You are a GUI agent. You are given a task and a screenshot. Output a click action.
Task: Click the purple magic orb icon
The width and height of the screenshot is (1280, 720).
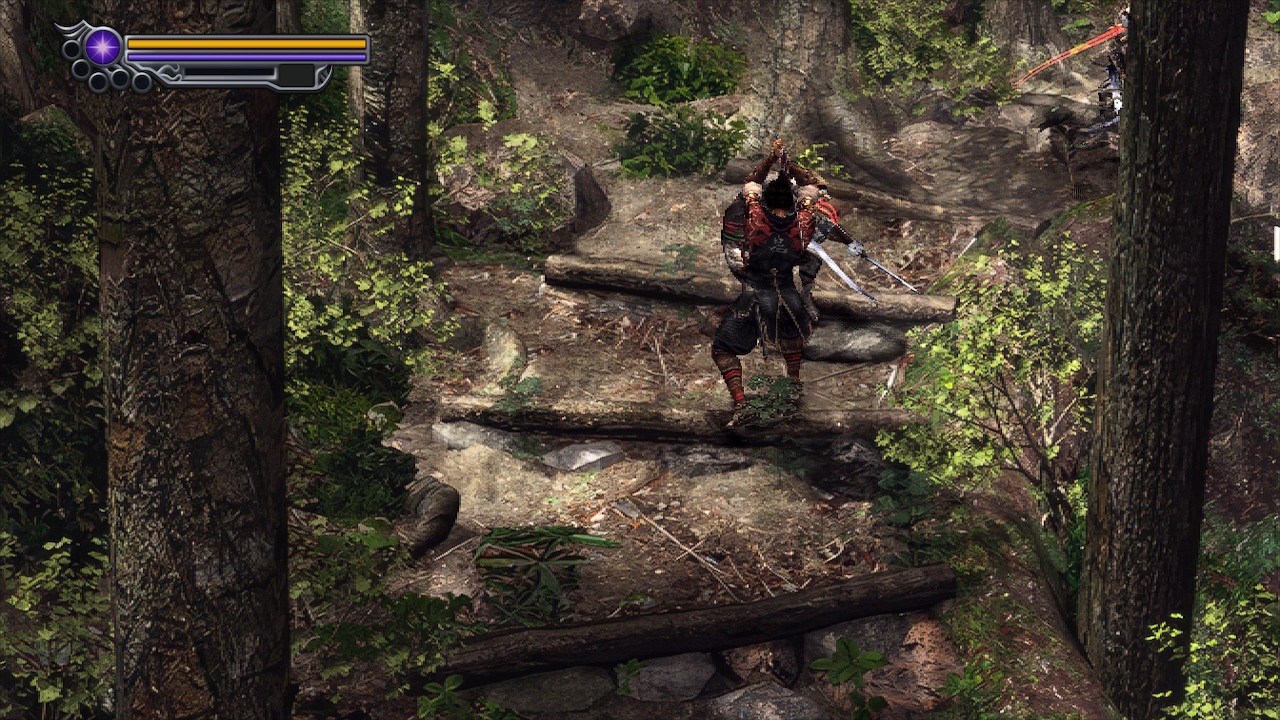103,47
